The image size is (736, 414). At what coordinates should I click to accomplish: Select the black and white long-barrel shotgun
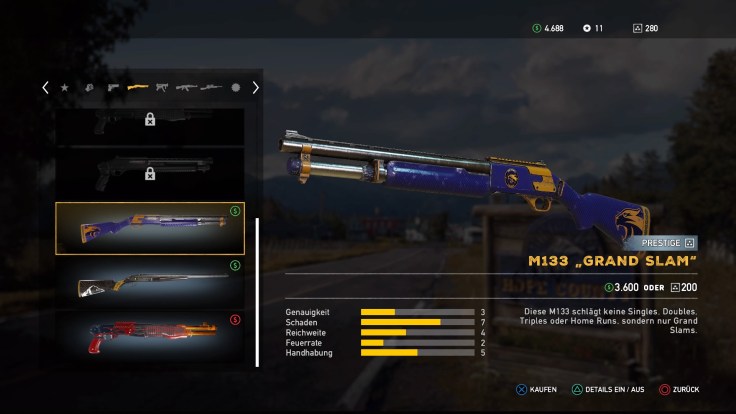pos(149,283)
